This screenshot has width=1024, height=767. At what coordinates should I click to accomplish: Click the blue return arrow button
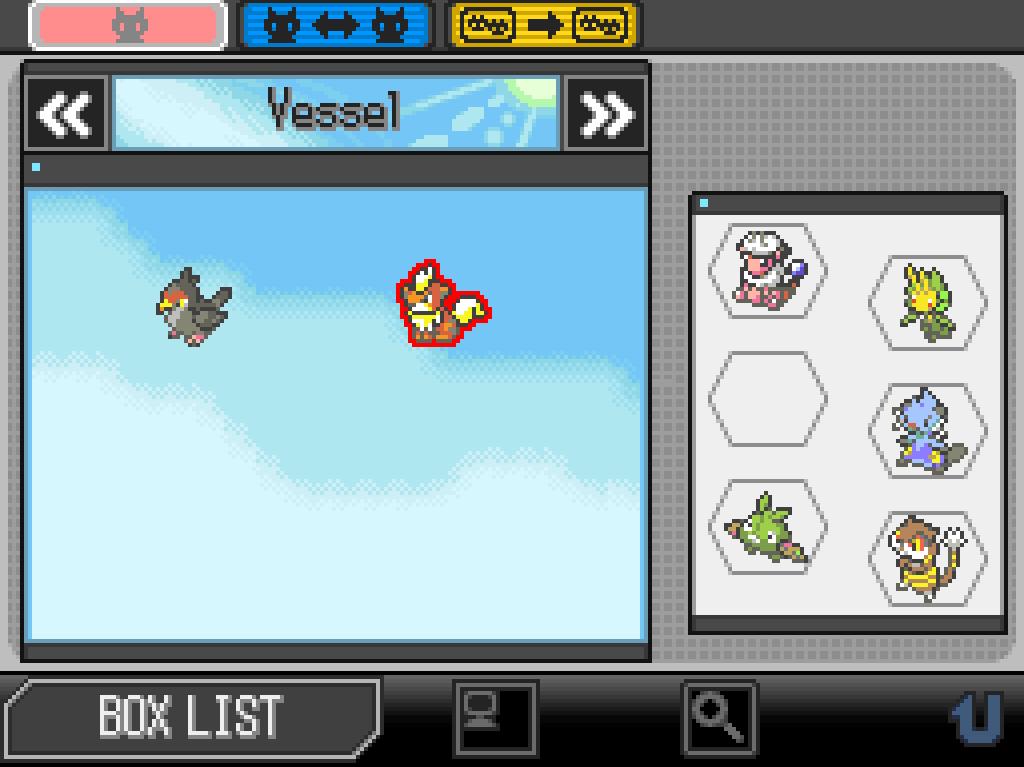tap(976, 717)
